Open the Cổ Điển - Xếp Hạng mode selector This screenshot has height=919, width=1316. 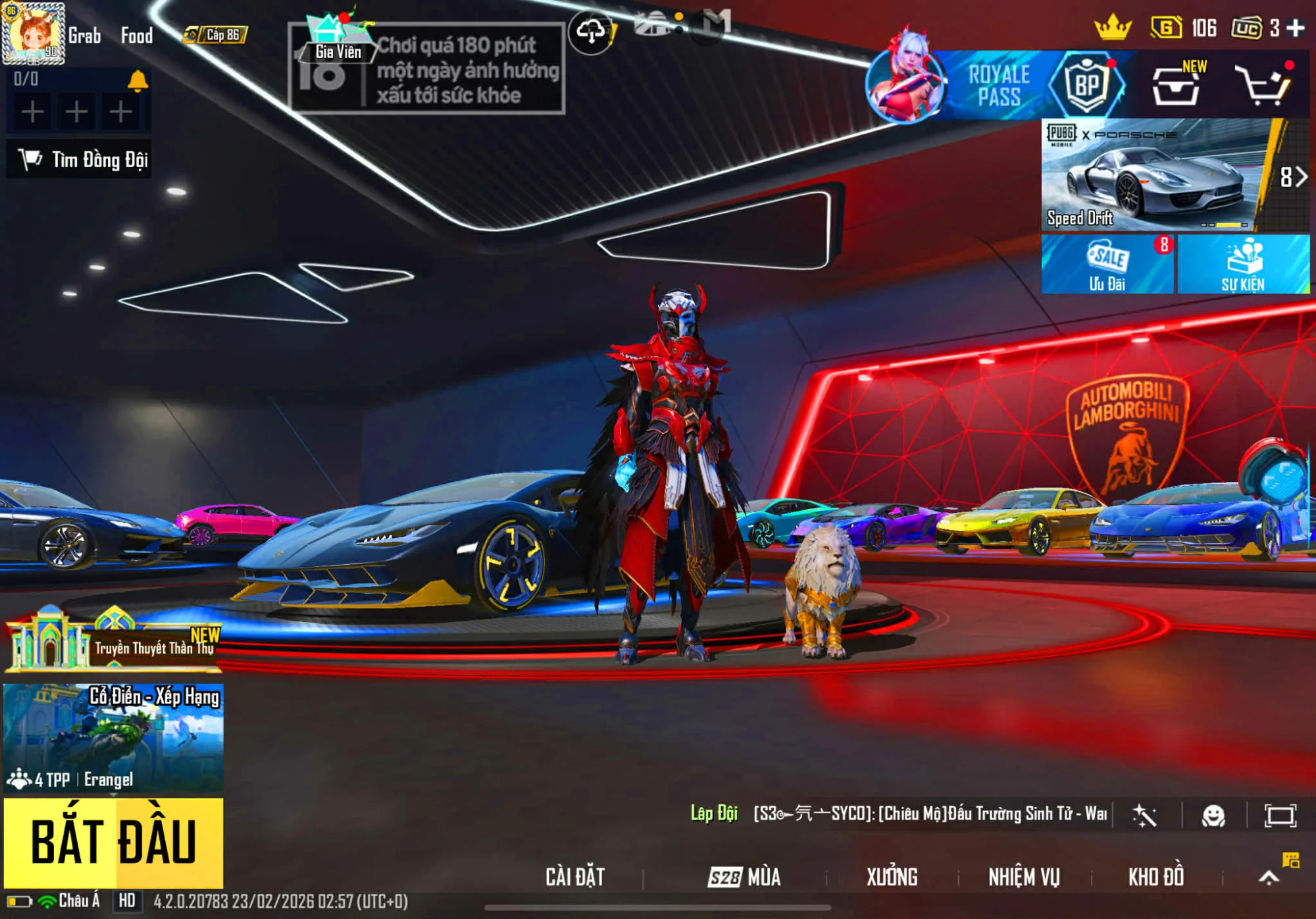pyautogui.click(x=113, y=737)
